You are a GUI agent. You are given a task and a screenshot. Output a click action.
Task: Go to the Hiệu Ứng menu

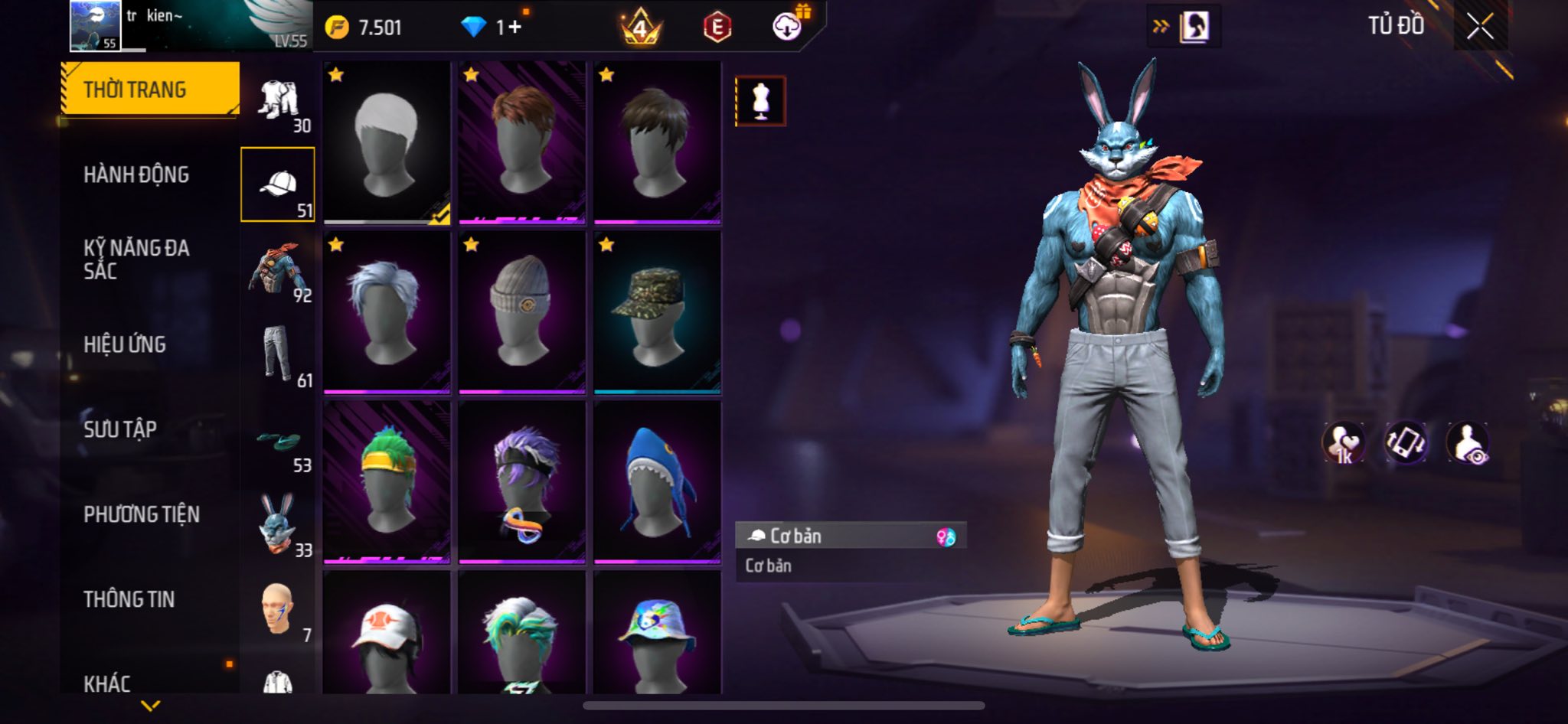point(125,345)
